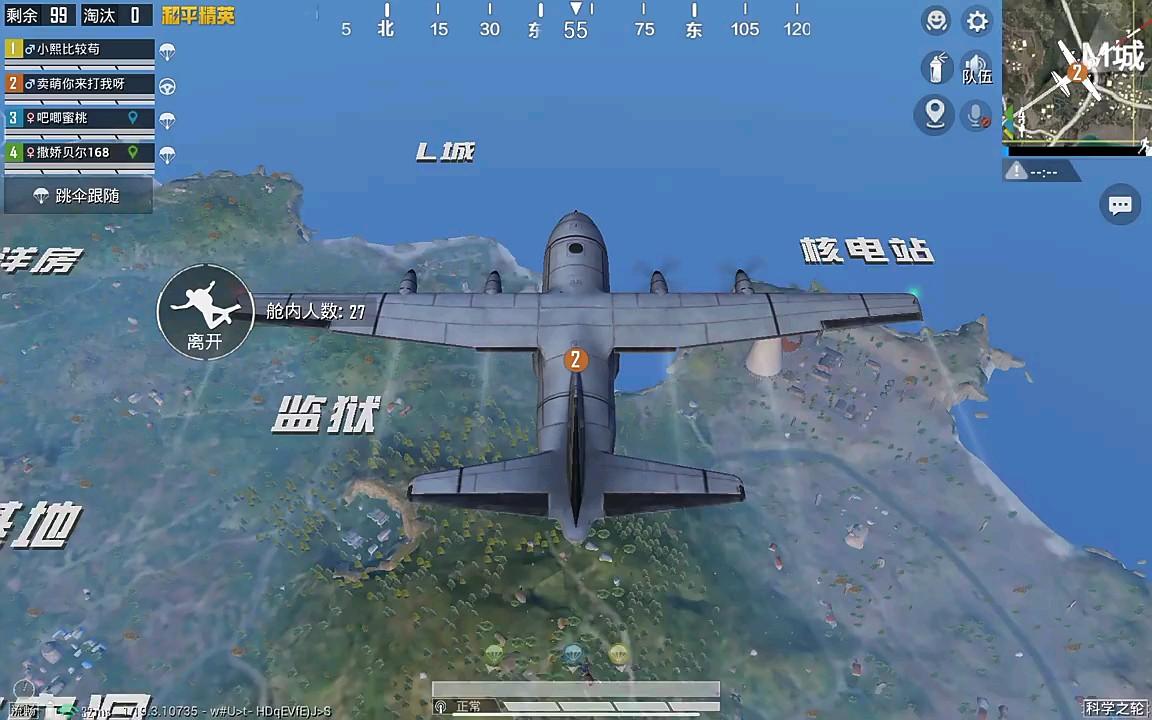Viewport: 1152px width, 720px height.
Task: Place a map marker with the pin icon
Action: (935, 115)
